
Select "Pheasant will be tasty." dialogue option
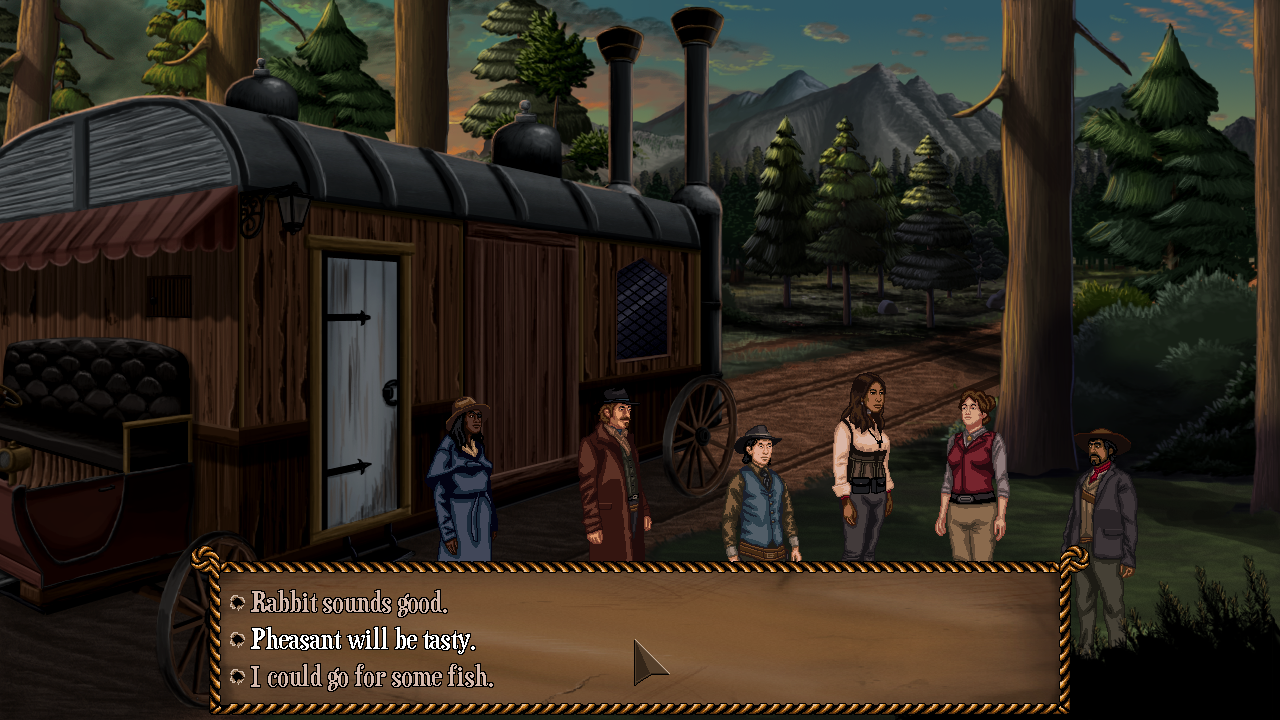[x=362, y=640]
